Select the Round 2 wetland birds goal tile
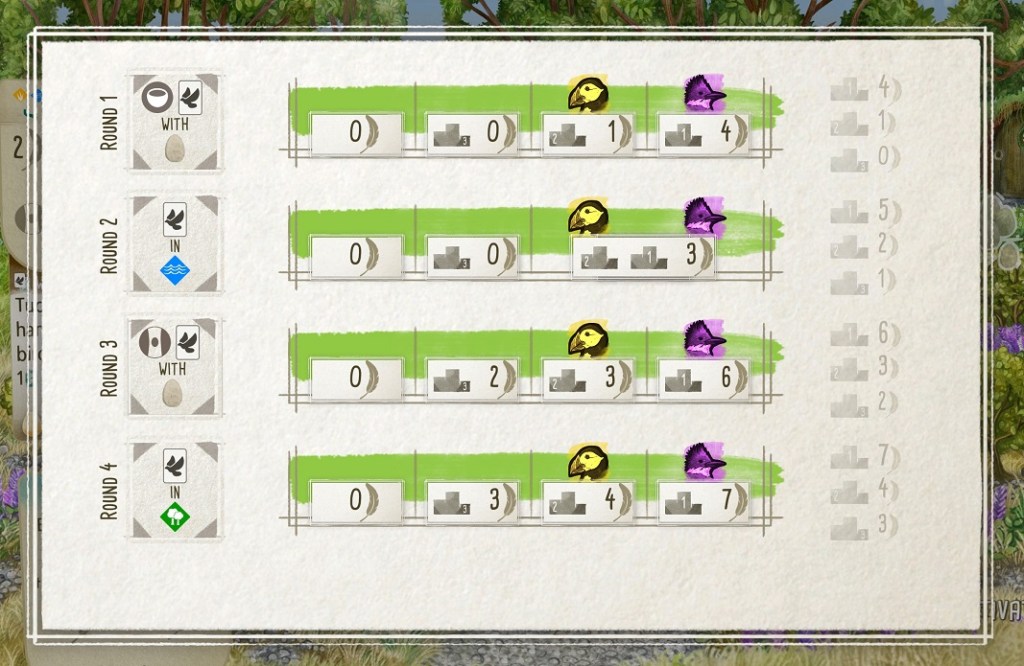The height and width of the screenshot is (666, 1024). click(x=175, y=245)
